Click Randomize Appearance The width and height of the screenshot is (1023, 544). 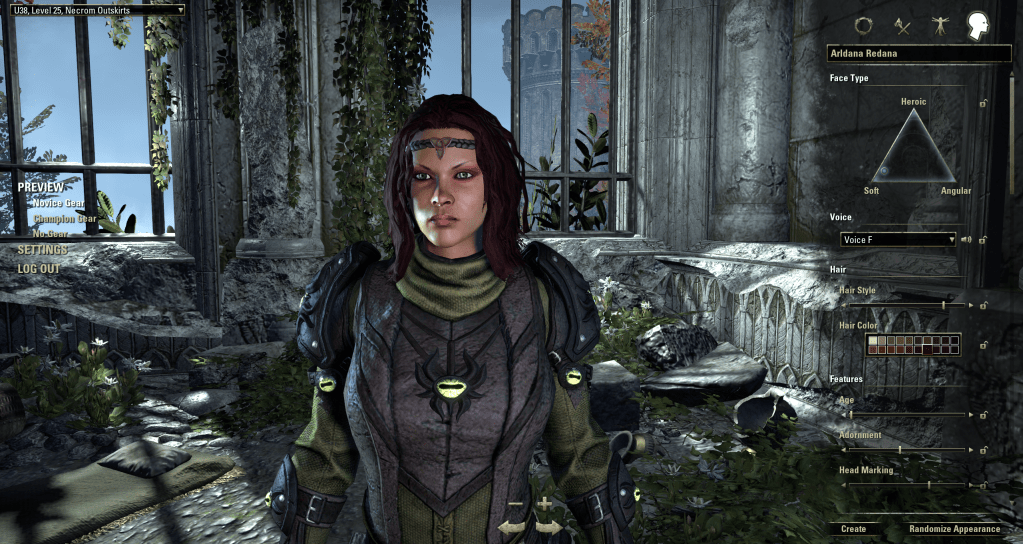(x=954, y=529)
